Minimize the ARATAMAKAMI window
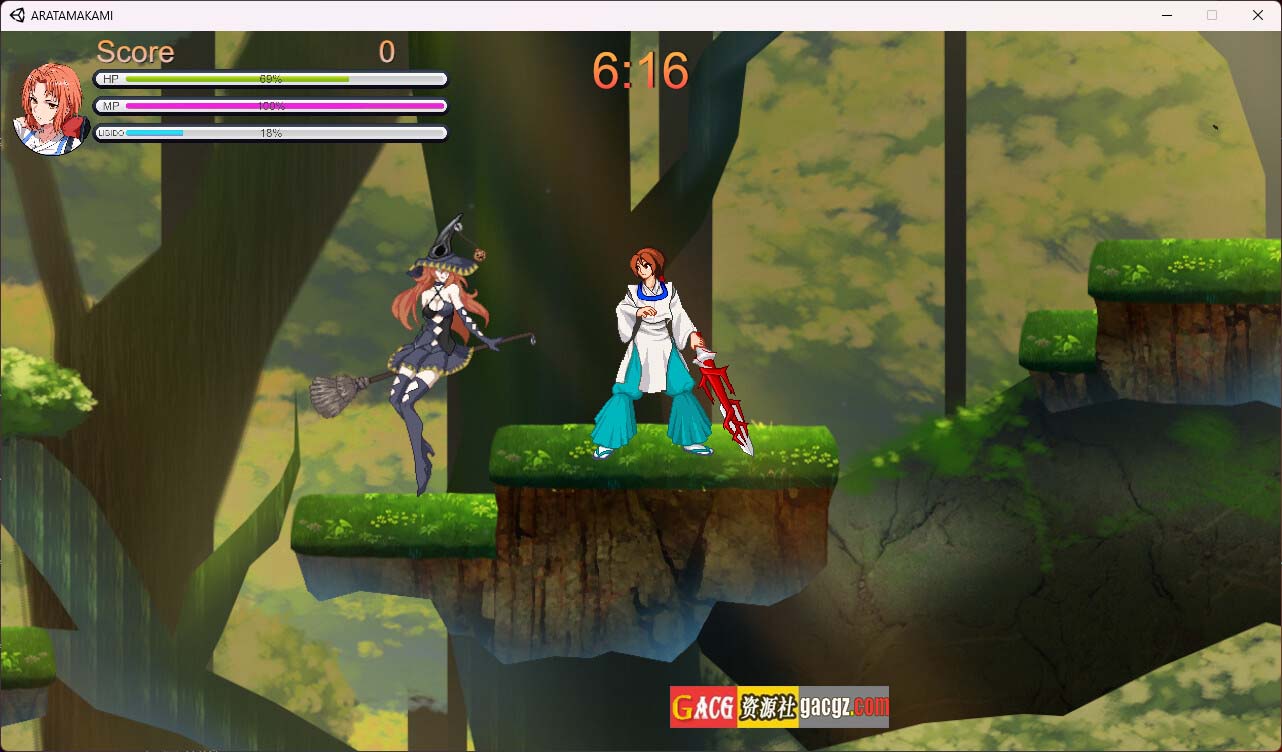The image size is (1282, 752). [x=1166, y=15]
